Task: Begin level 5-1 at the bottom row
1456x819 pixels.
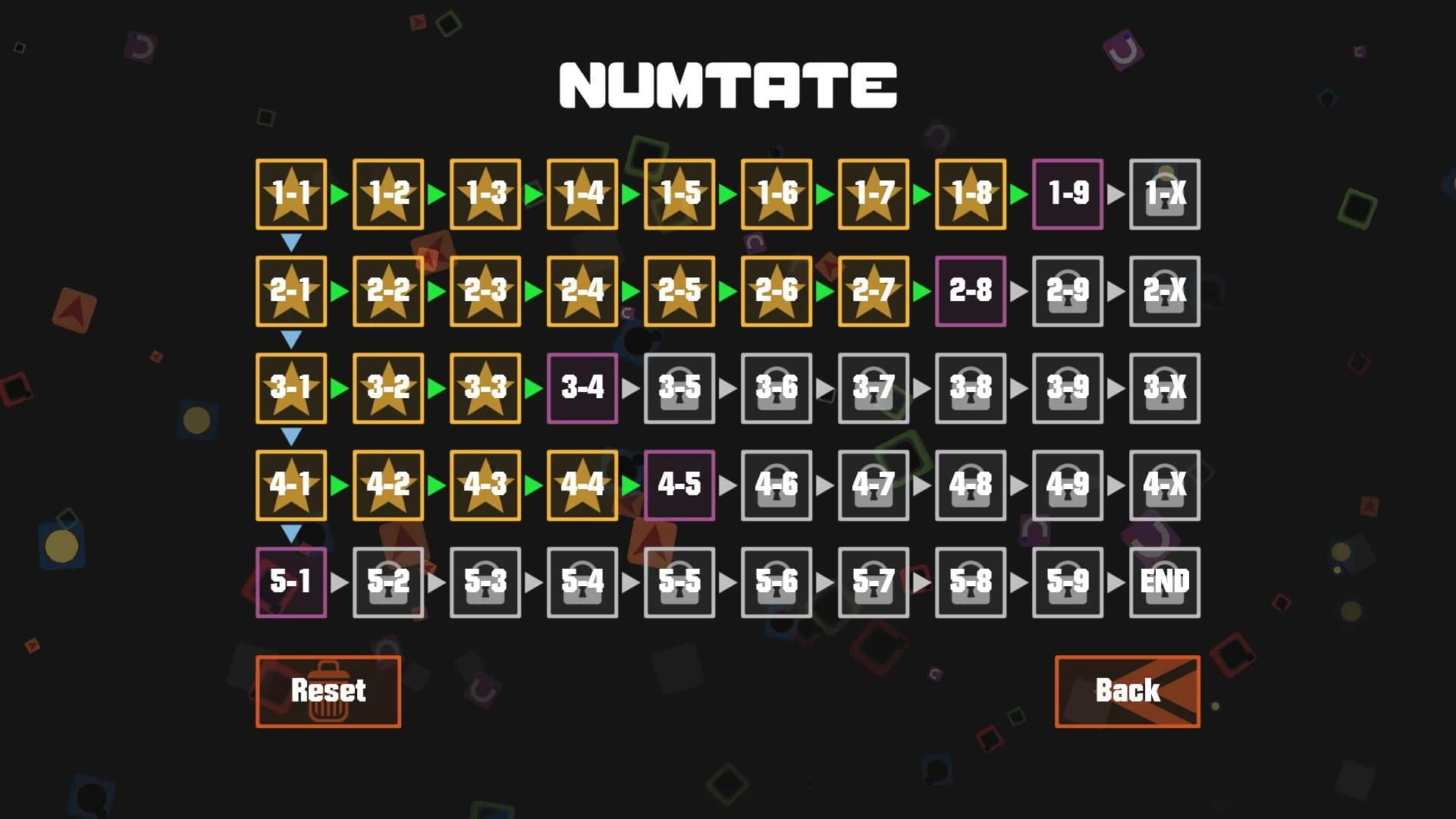Action: tap(291, 582)
